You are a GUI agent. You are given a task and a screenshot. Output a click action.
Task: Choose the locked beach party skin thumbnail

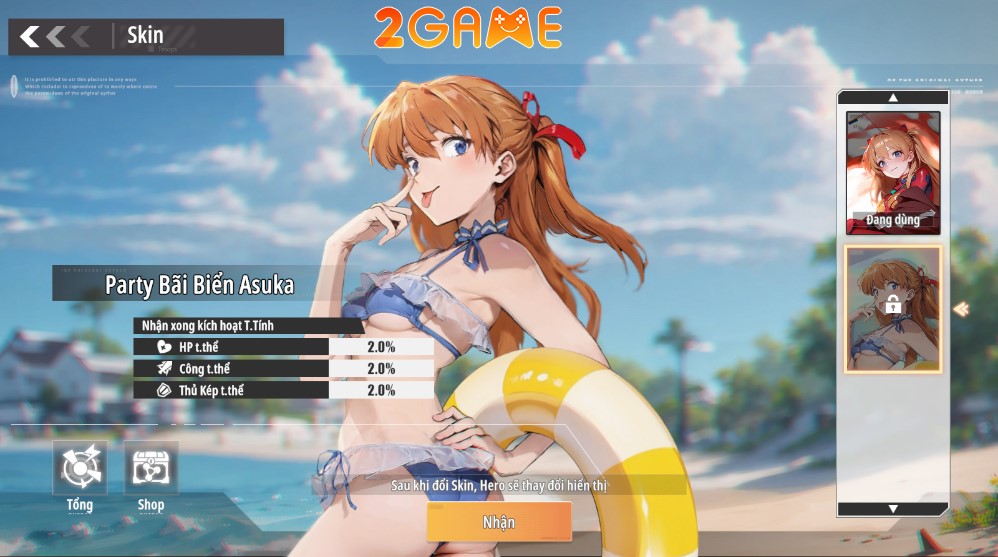893,308
